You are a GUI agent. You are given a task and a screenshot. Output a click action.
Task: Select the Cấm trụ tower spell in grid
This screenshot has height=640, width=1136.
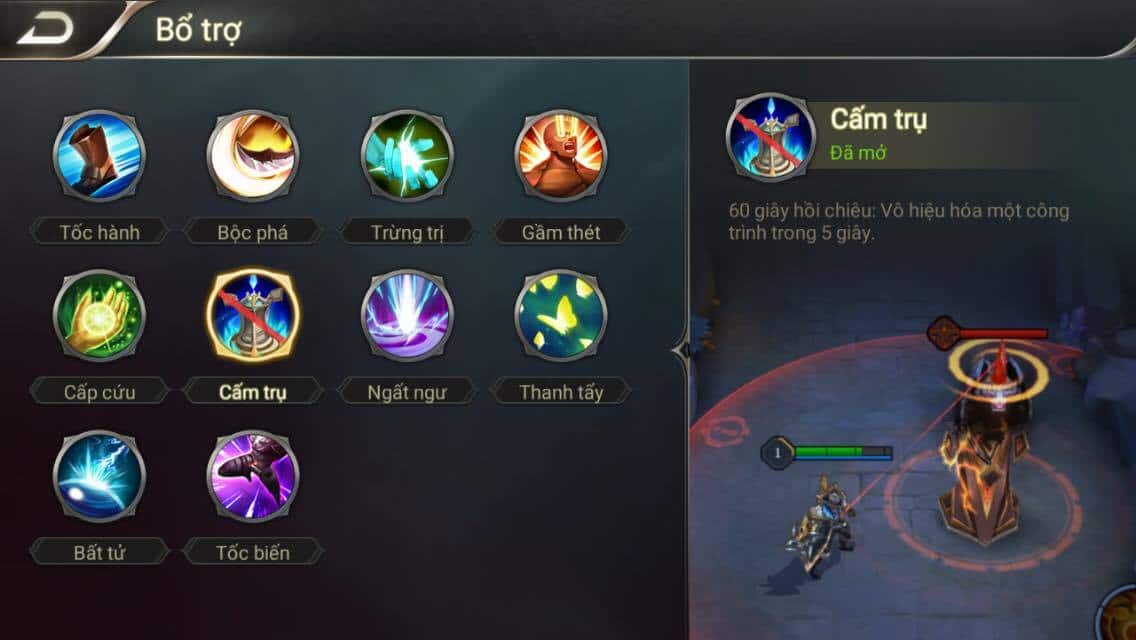253,316
